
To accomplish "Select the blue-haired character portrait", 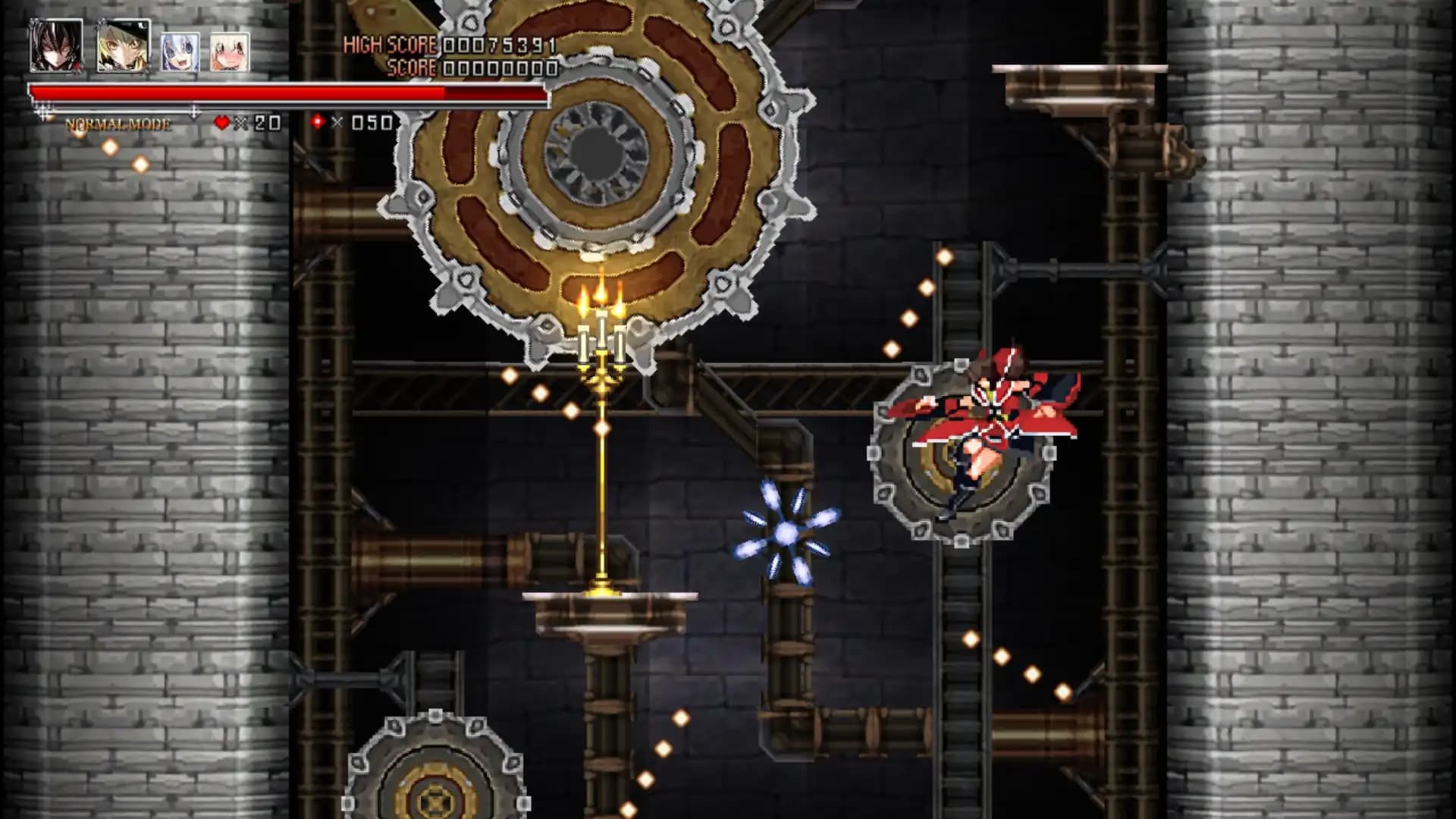I will pos(180,52).
